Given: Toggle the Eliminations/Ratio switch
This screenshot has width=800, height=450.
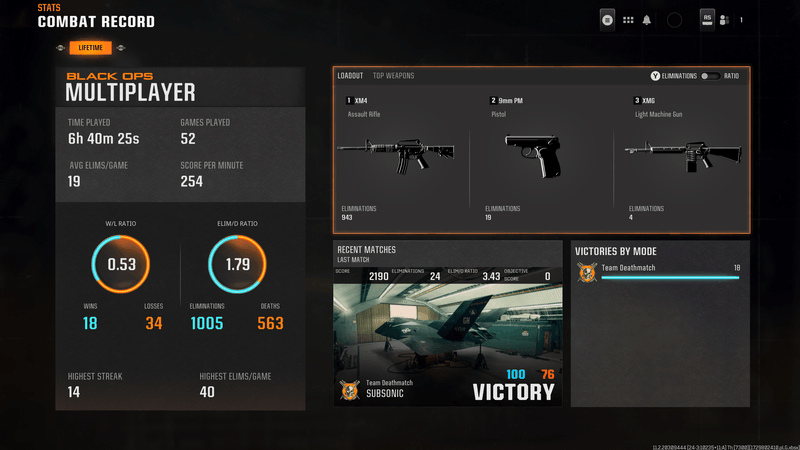Looking at the screenshot, I should click(710, 76).
